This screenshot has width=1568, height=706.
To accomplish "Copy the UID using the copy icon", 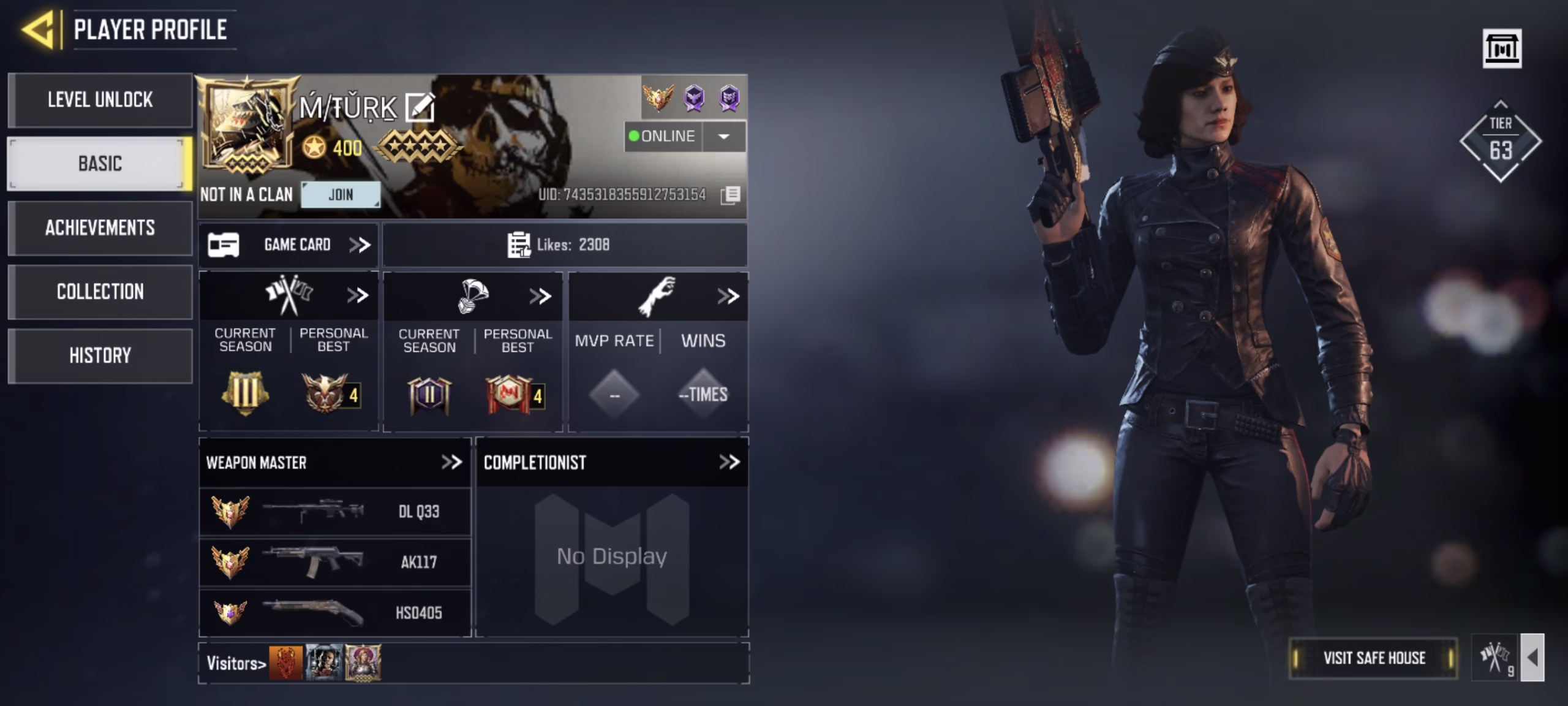I will 730,195.
